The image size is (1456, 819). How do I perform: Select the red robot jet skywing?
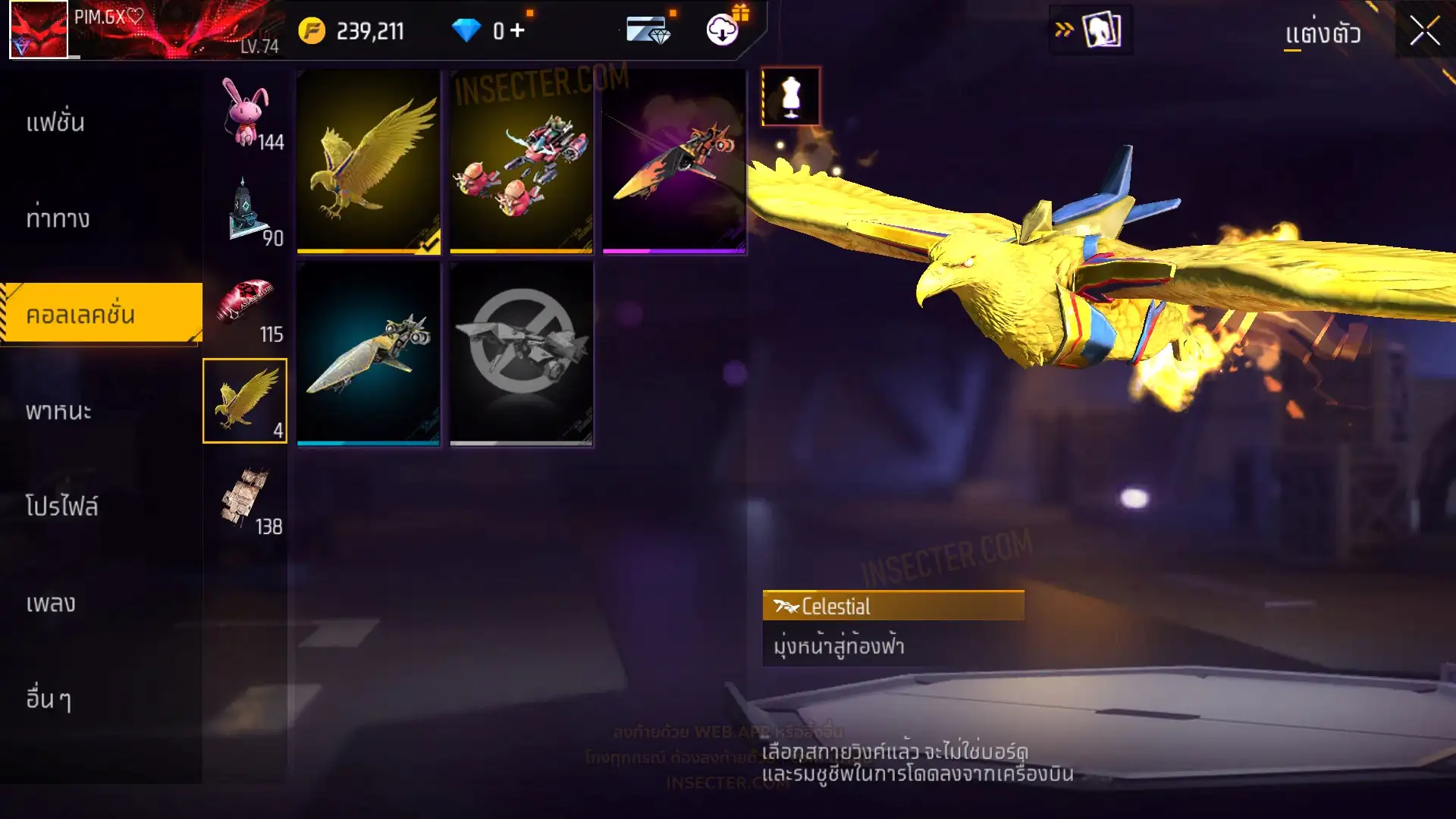[521, 161]
